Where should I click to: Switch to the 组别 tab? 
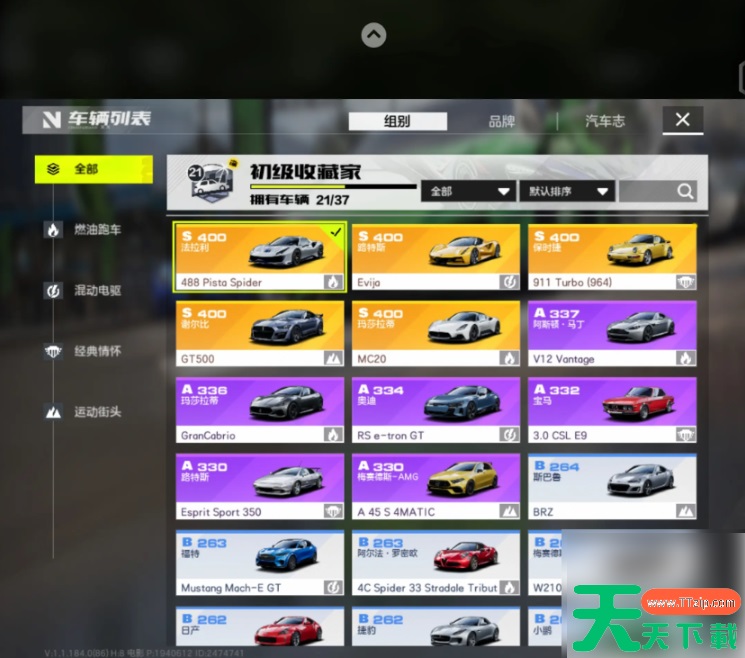coord(397,121)
